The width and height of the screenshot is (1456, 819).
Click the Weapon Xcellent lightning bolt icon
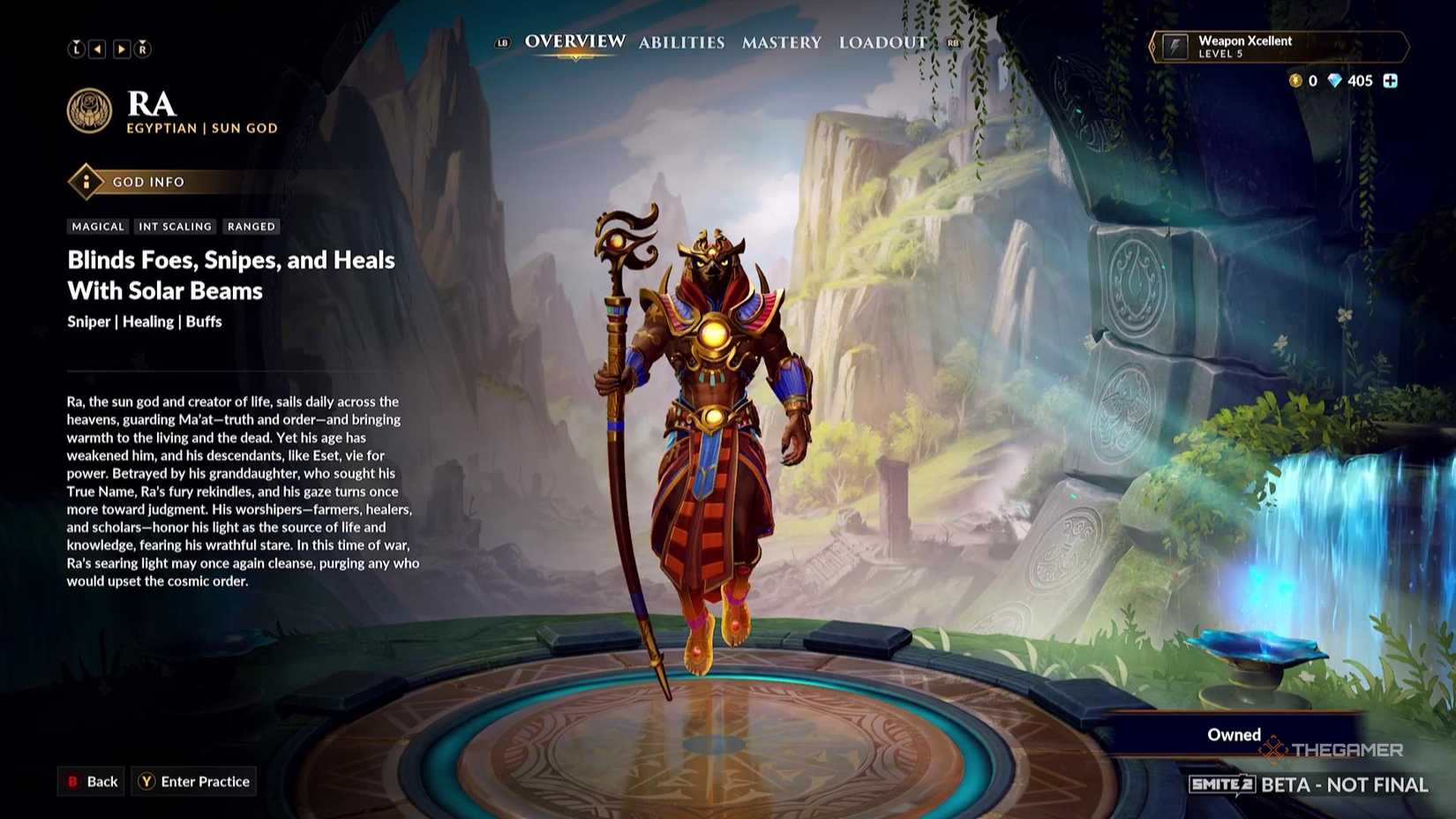click(1177, 46)
